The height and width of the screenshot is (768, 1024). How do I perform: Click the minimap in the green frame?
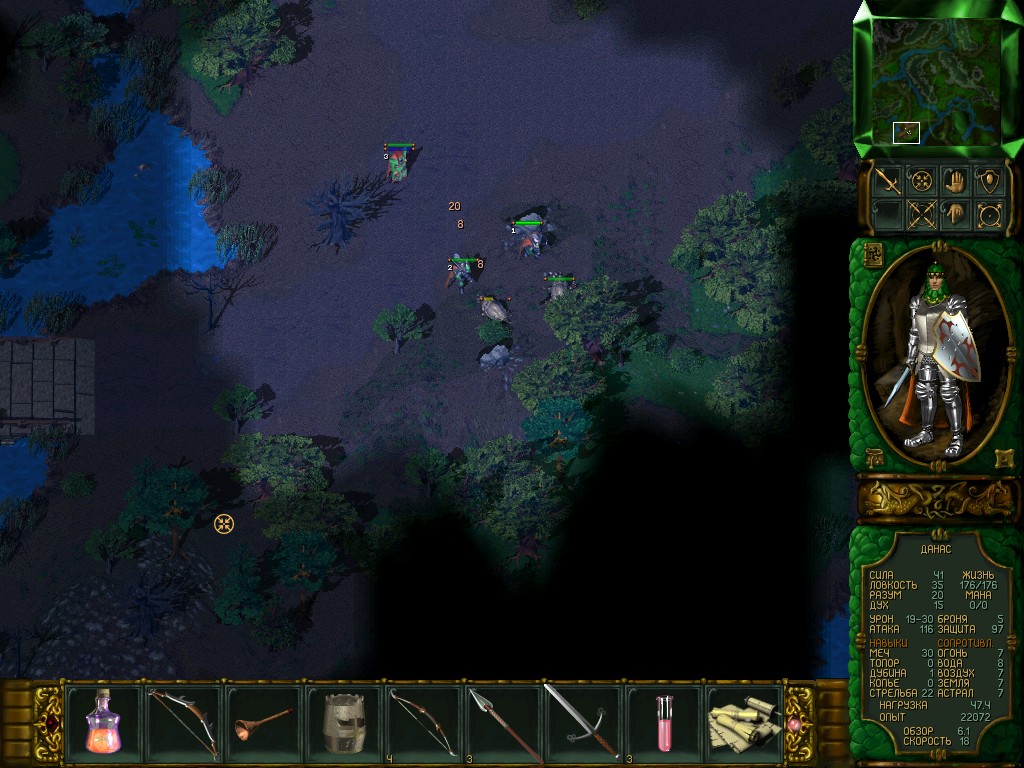pos(936,80)
